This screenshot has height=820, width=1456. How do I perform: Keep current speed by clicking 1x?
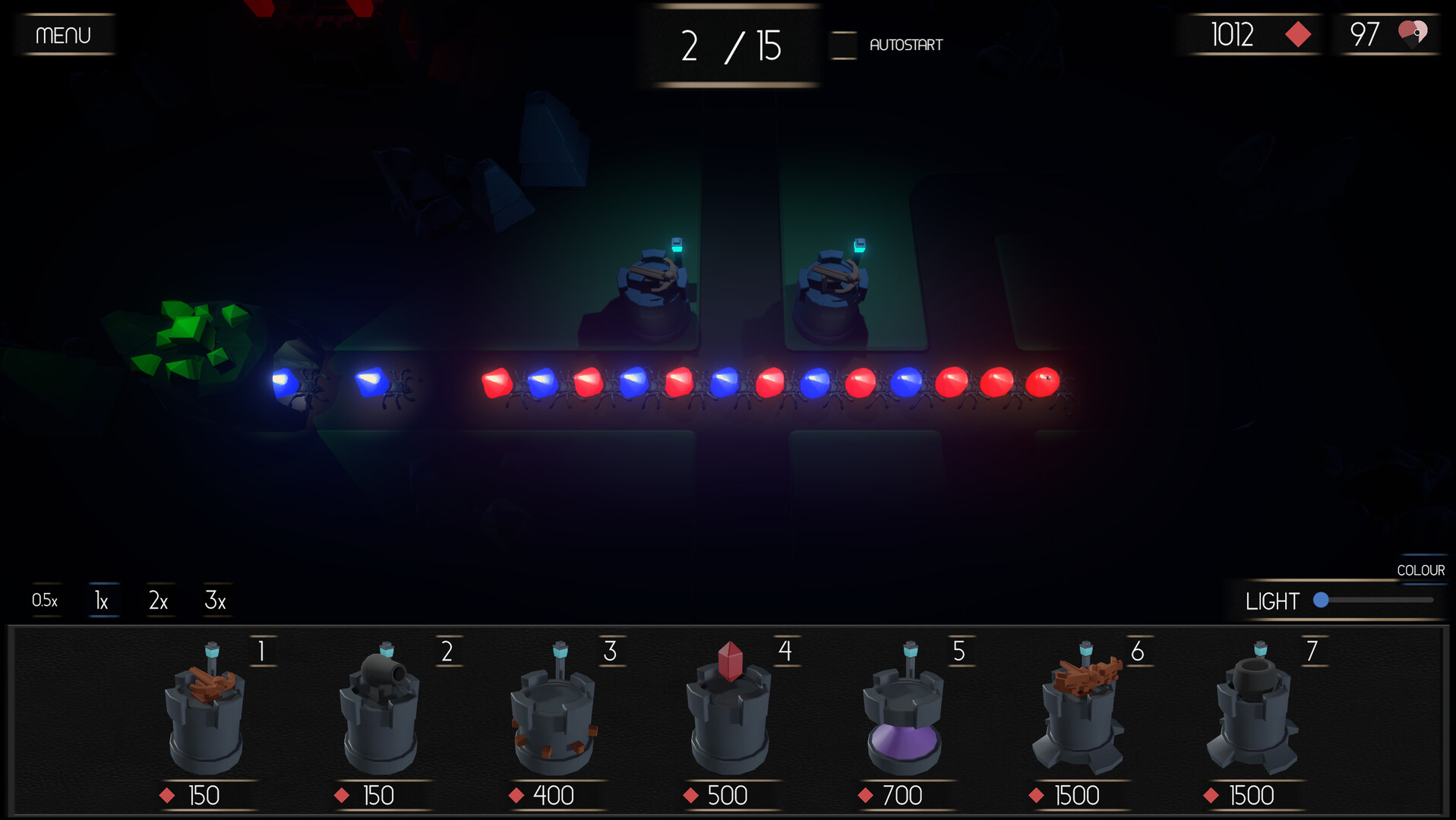point(101,600)
